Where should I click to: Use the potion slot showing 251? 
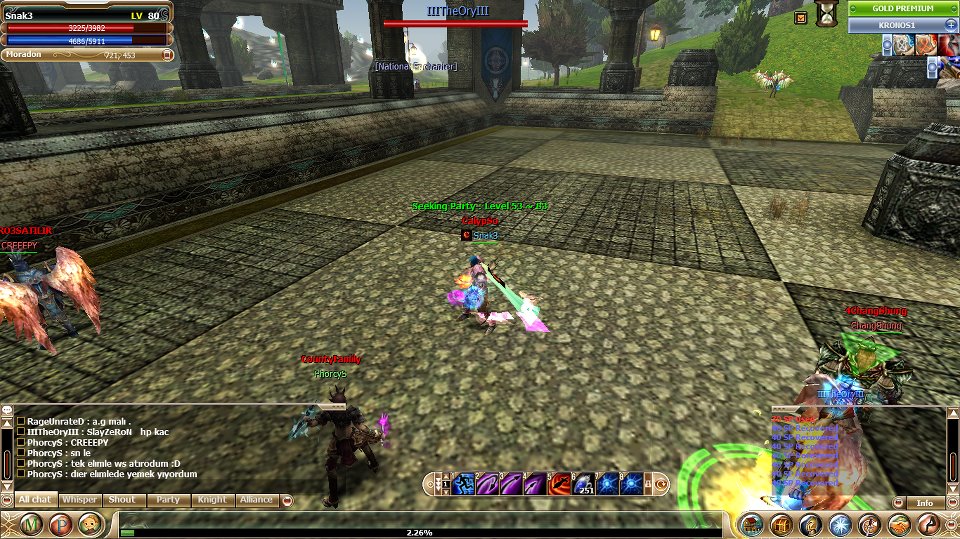[x=583, y=484]
